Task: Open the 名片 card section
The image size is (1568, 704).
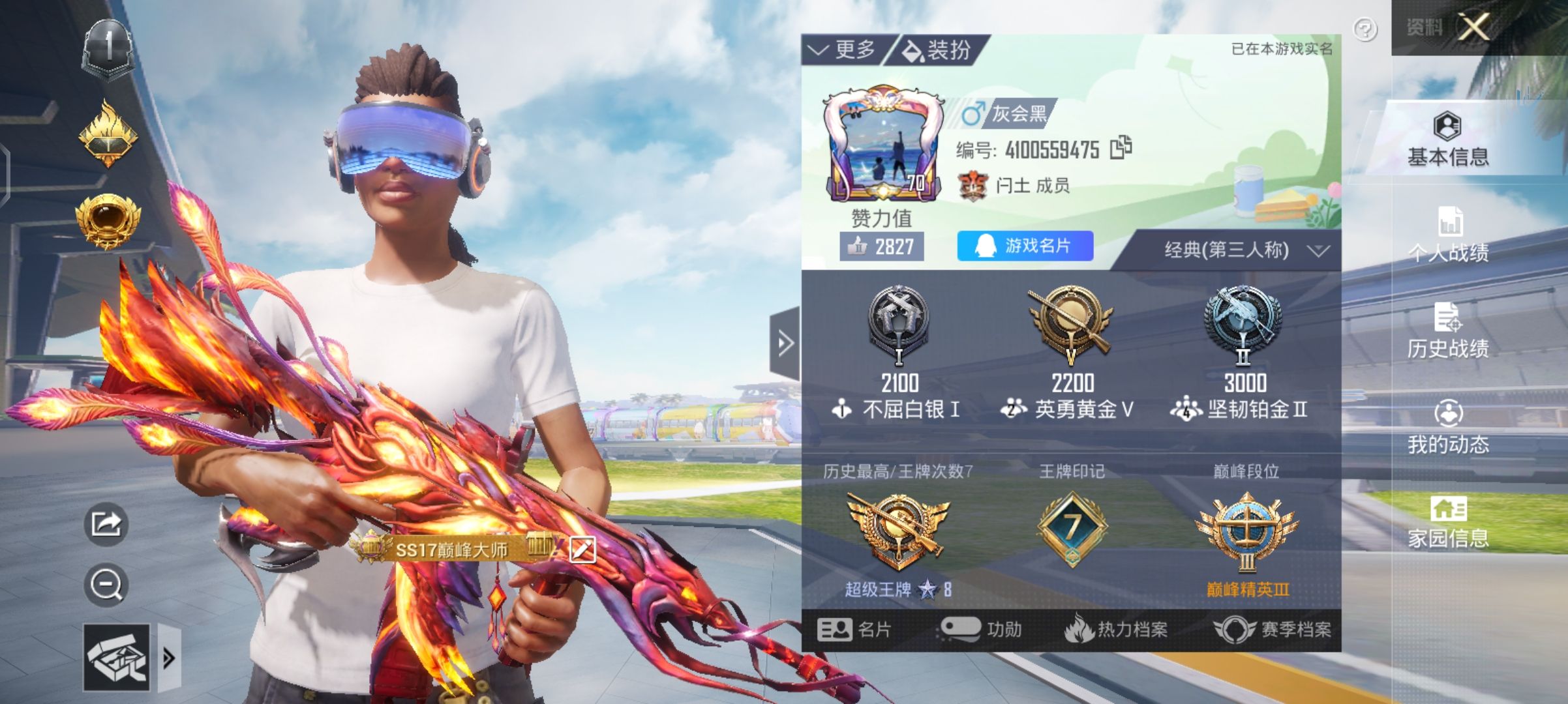Action: click(x=854, y=630)
